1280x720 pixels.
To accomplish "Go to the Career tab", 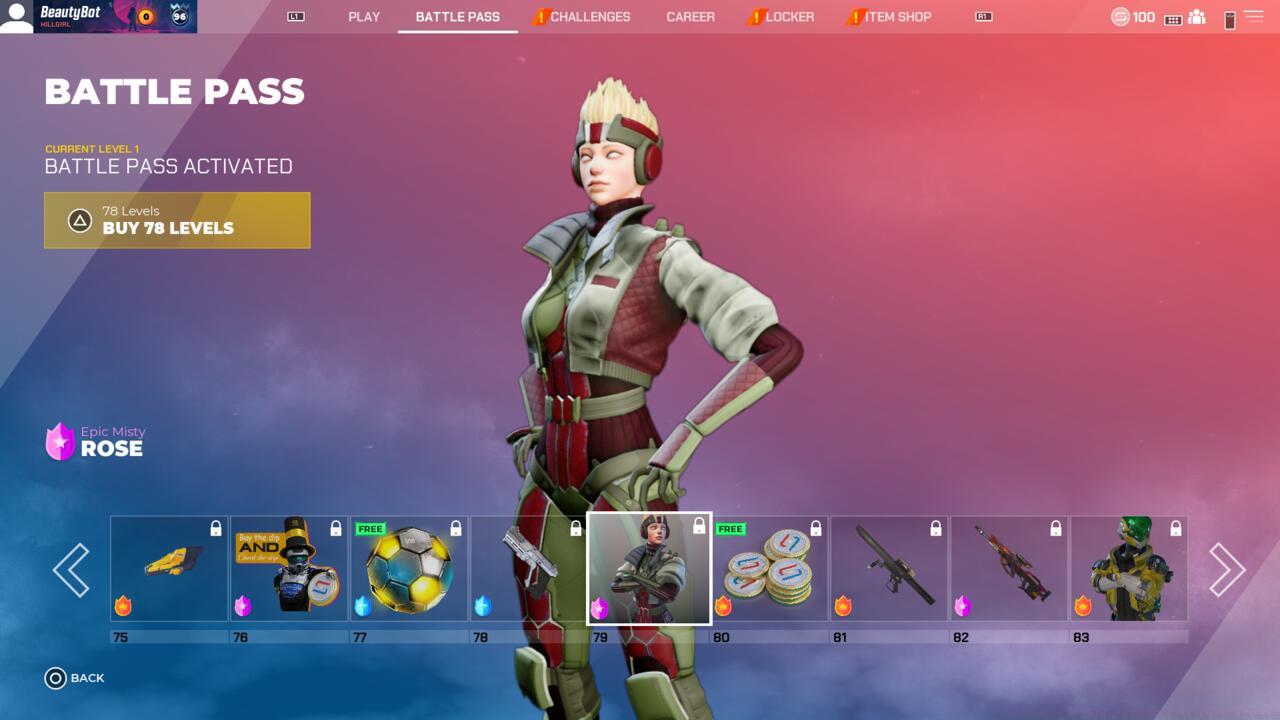I will coord(690,17).
